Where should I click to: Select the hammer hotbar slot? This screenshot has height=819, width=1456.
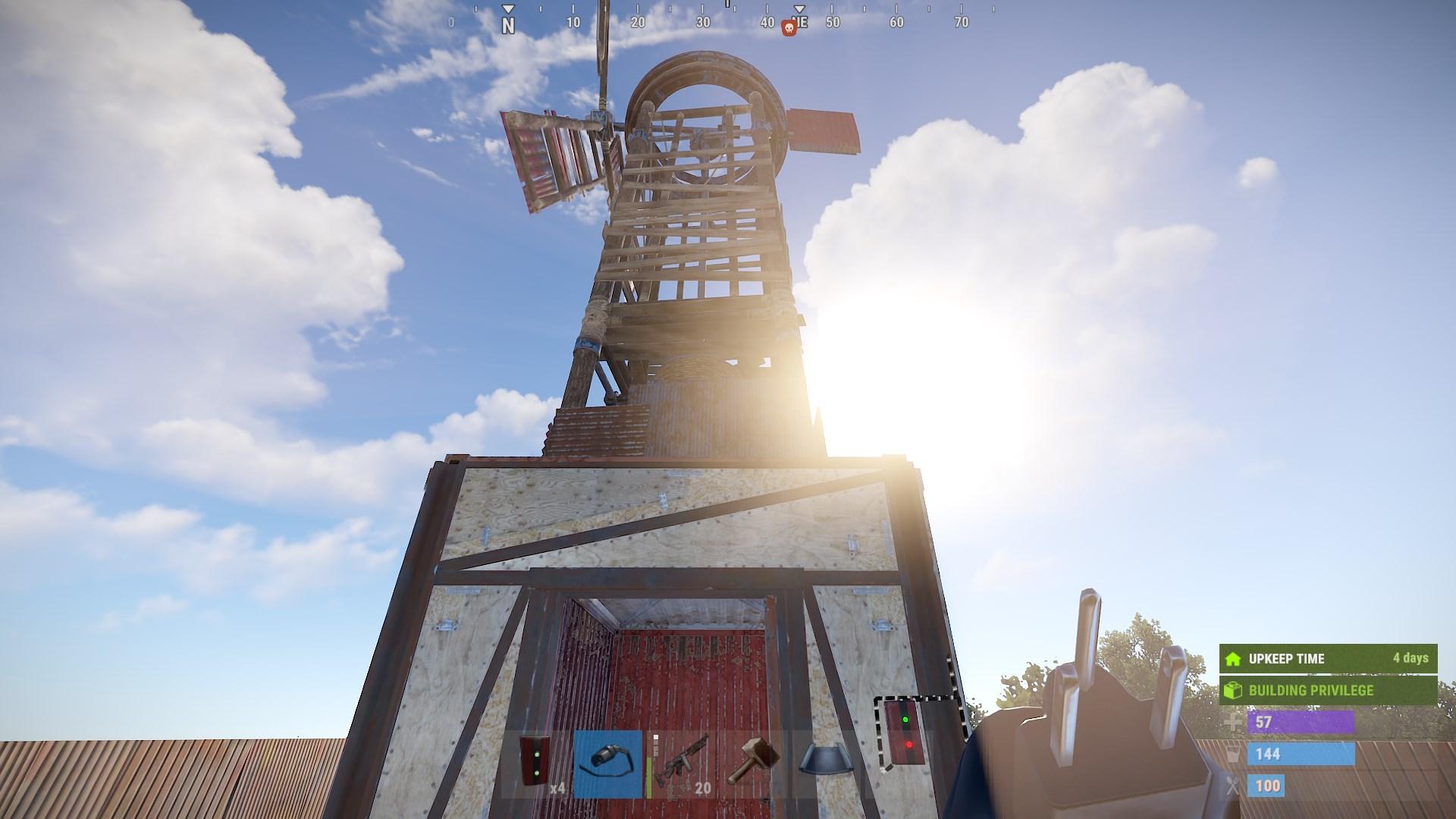[x=751, y=764]
